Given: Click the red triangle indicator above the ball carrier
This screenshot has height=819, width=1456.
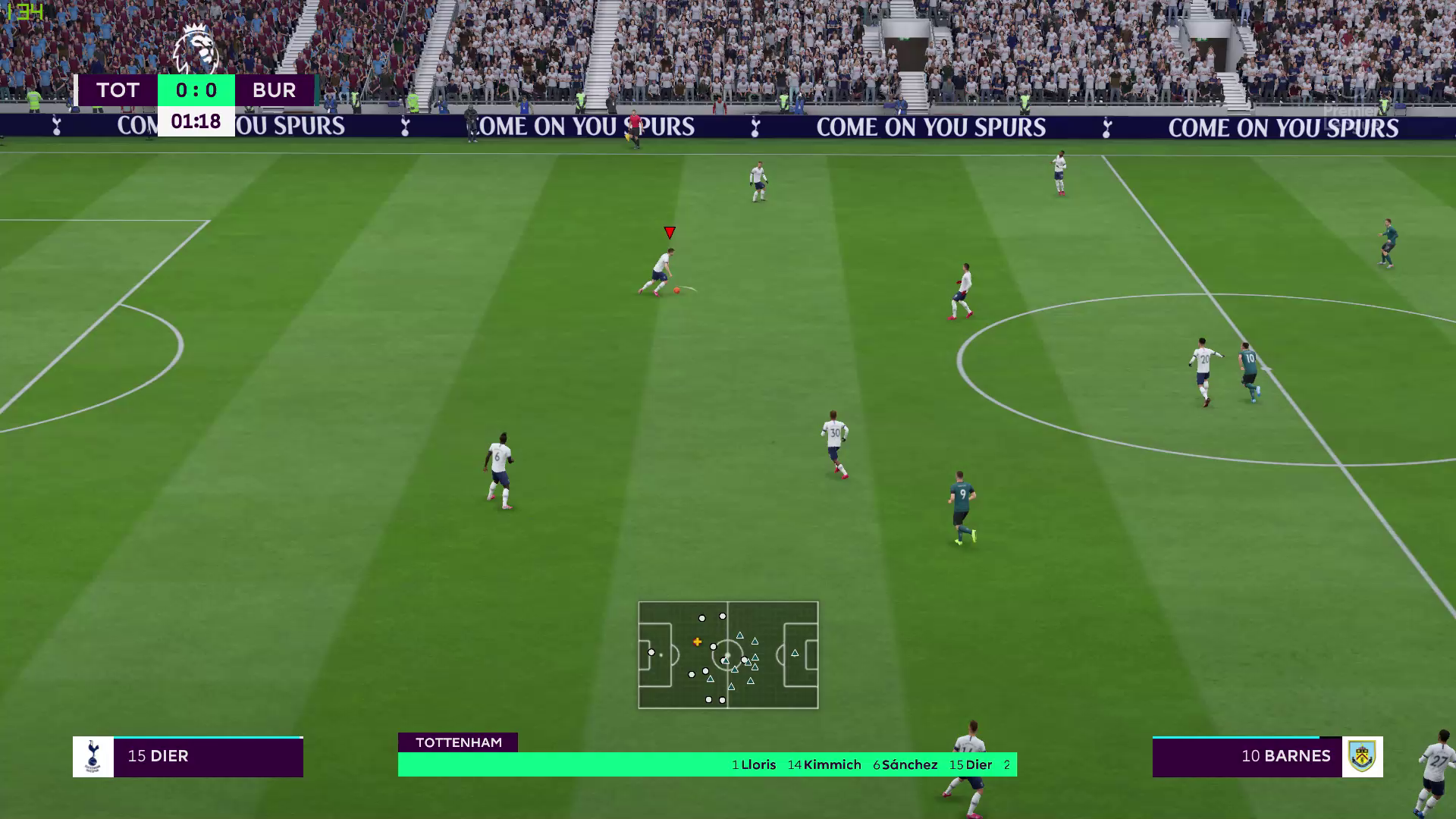Looking at the screenshot, I should (669, 231).
